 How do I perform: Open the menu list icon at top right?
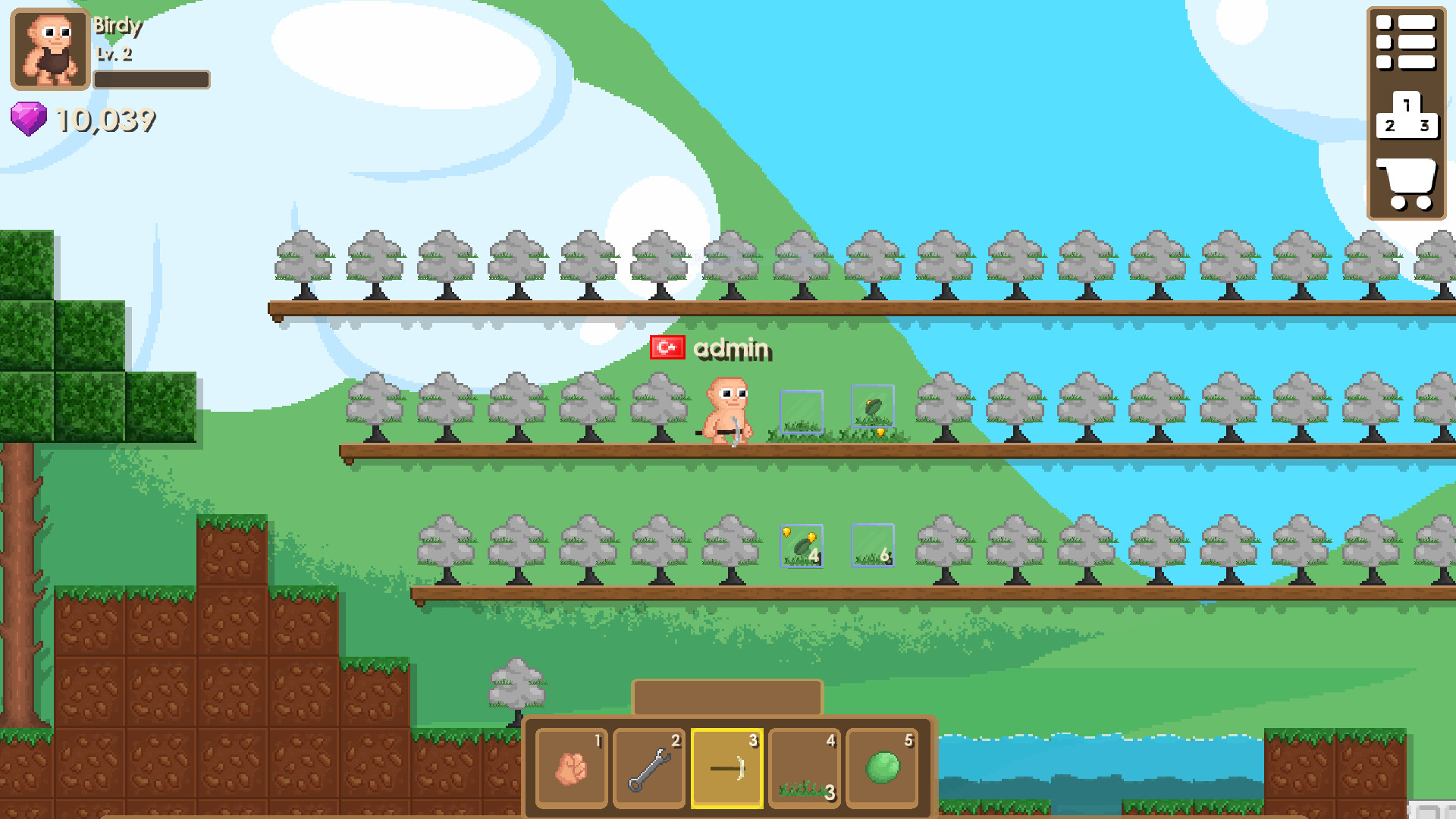coord(1407,42)
